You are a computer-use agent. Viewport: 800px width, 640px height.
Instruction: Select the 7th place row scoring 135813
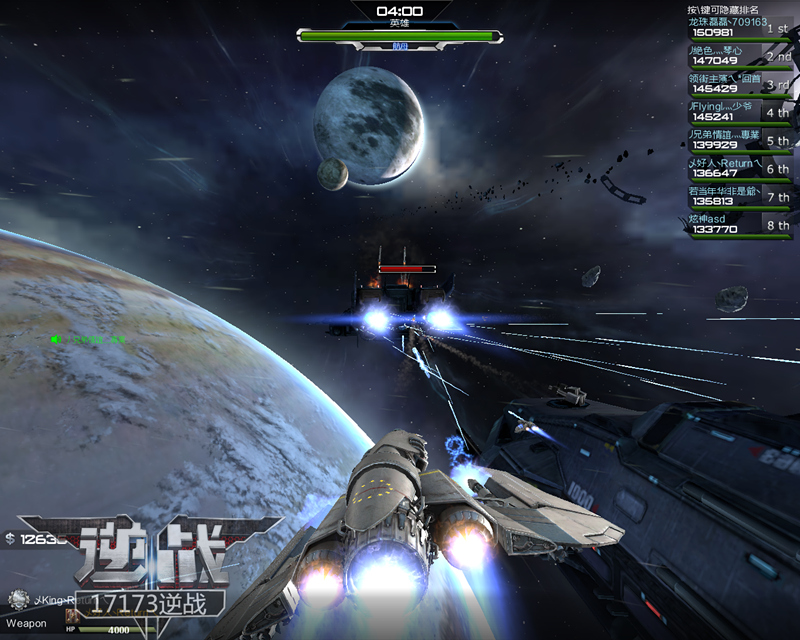tap(740, 196)
